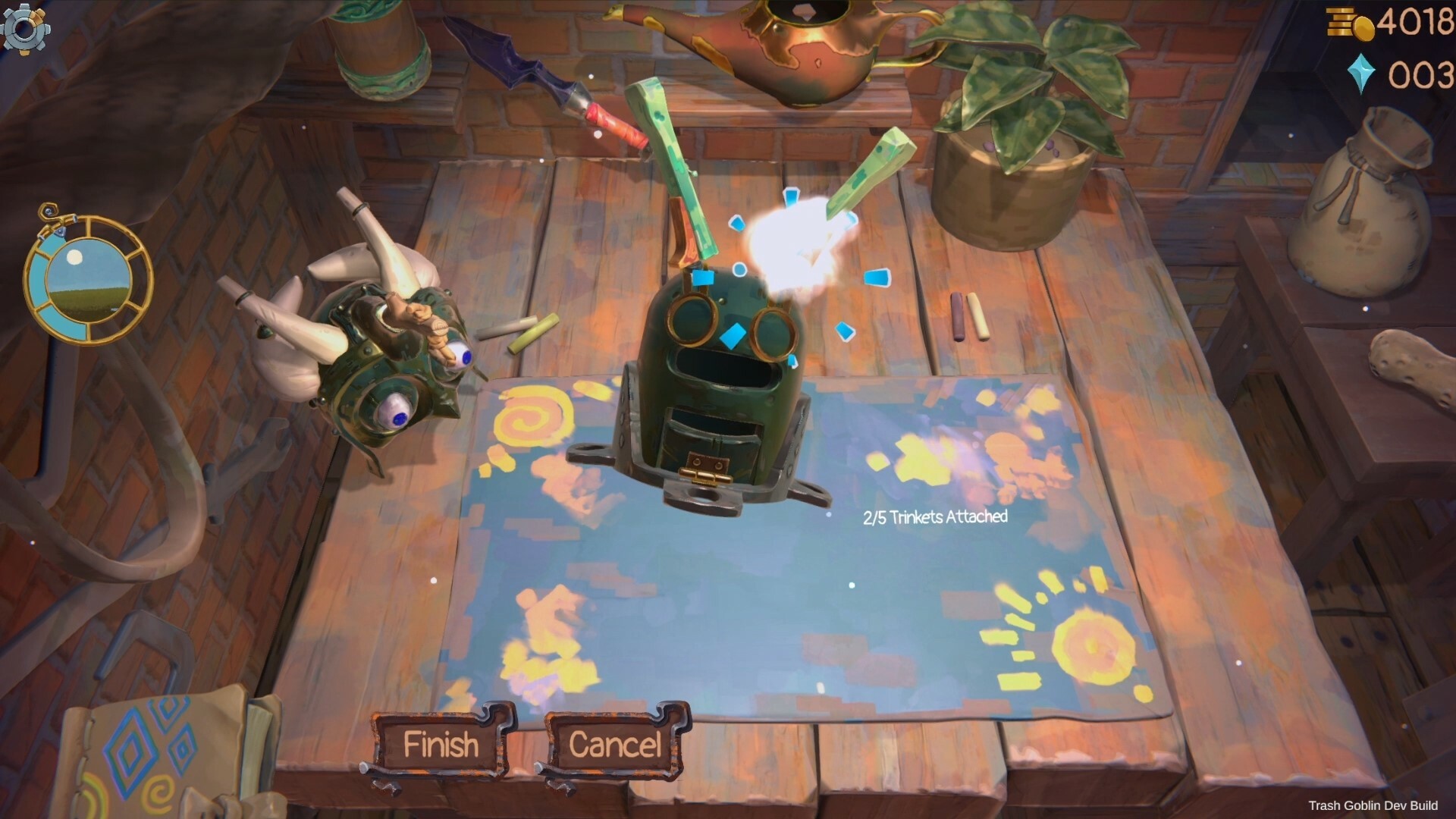Click the Trash Goblin Dev Build text
The height and width of the screenshot is (819, 1456).
point(1376,806)
